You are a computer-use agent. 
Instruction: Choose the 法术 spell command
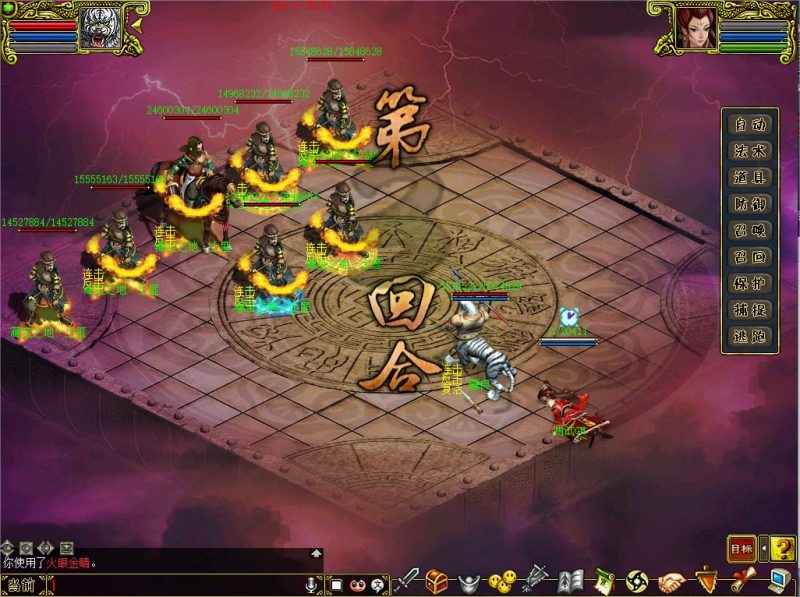(x=750, y=152)
